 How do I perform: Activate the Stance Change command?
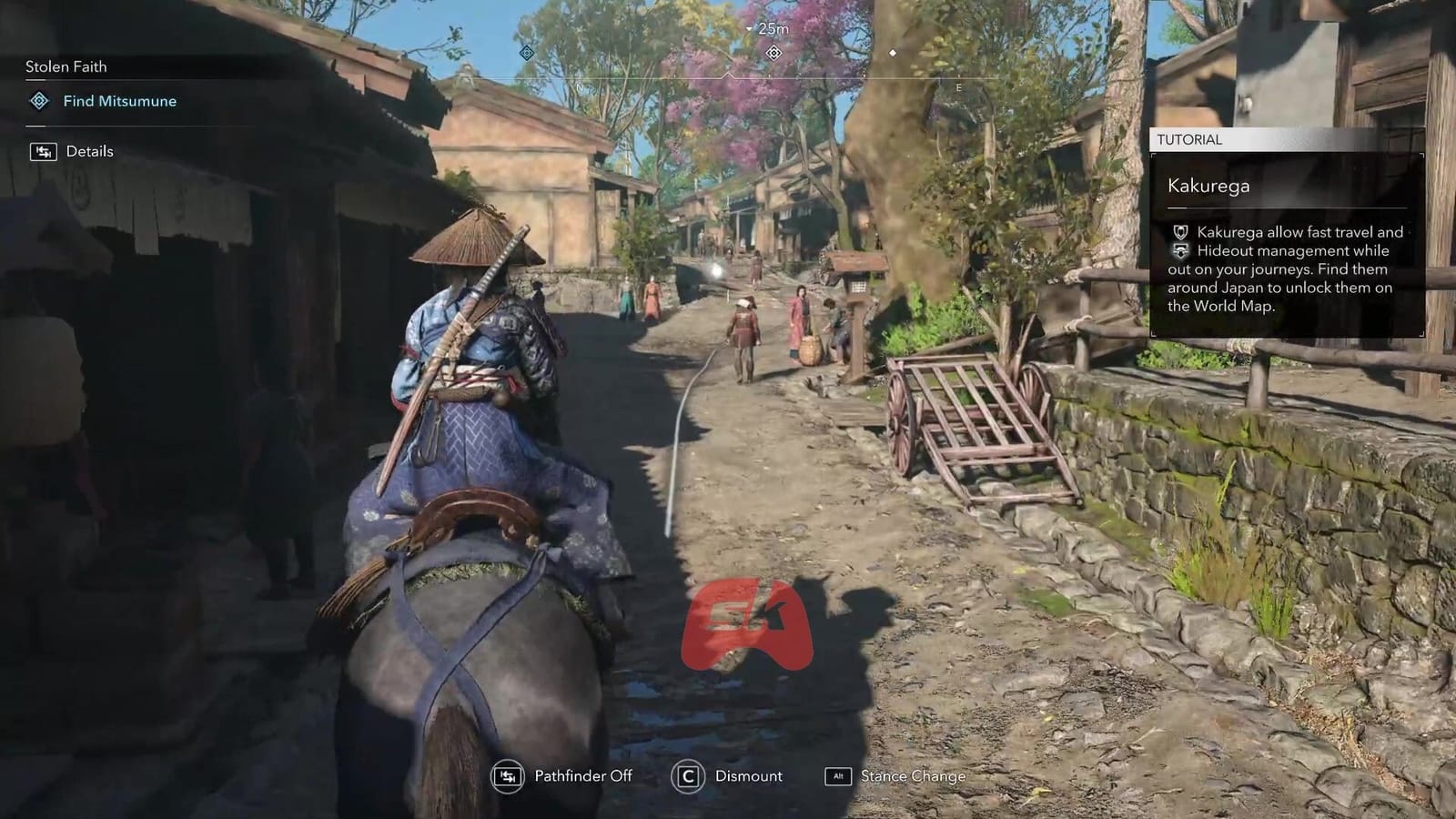[911, 776]
